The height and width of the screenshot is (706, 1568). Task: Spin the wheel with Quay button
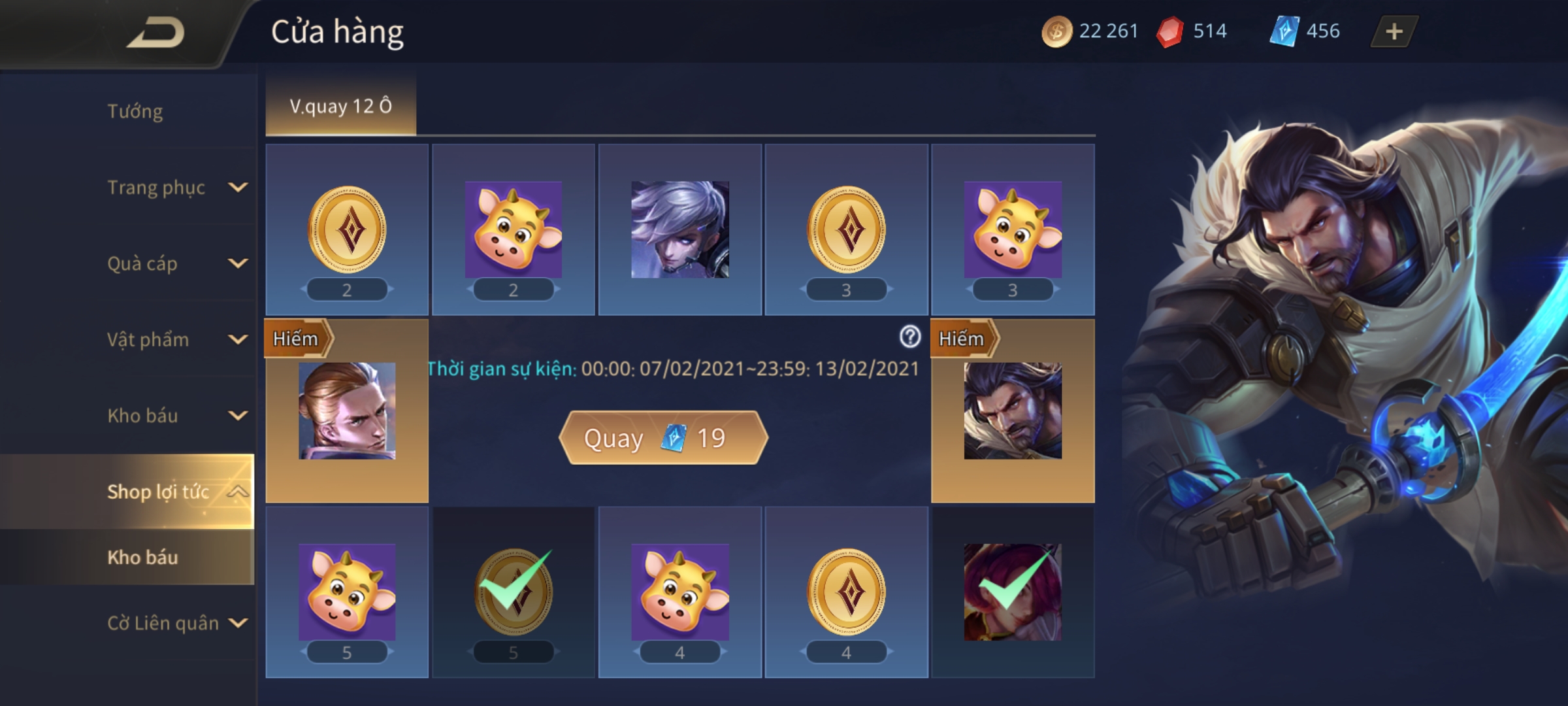coord(662,438)
